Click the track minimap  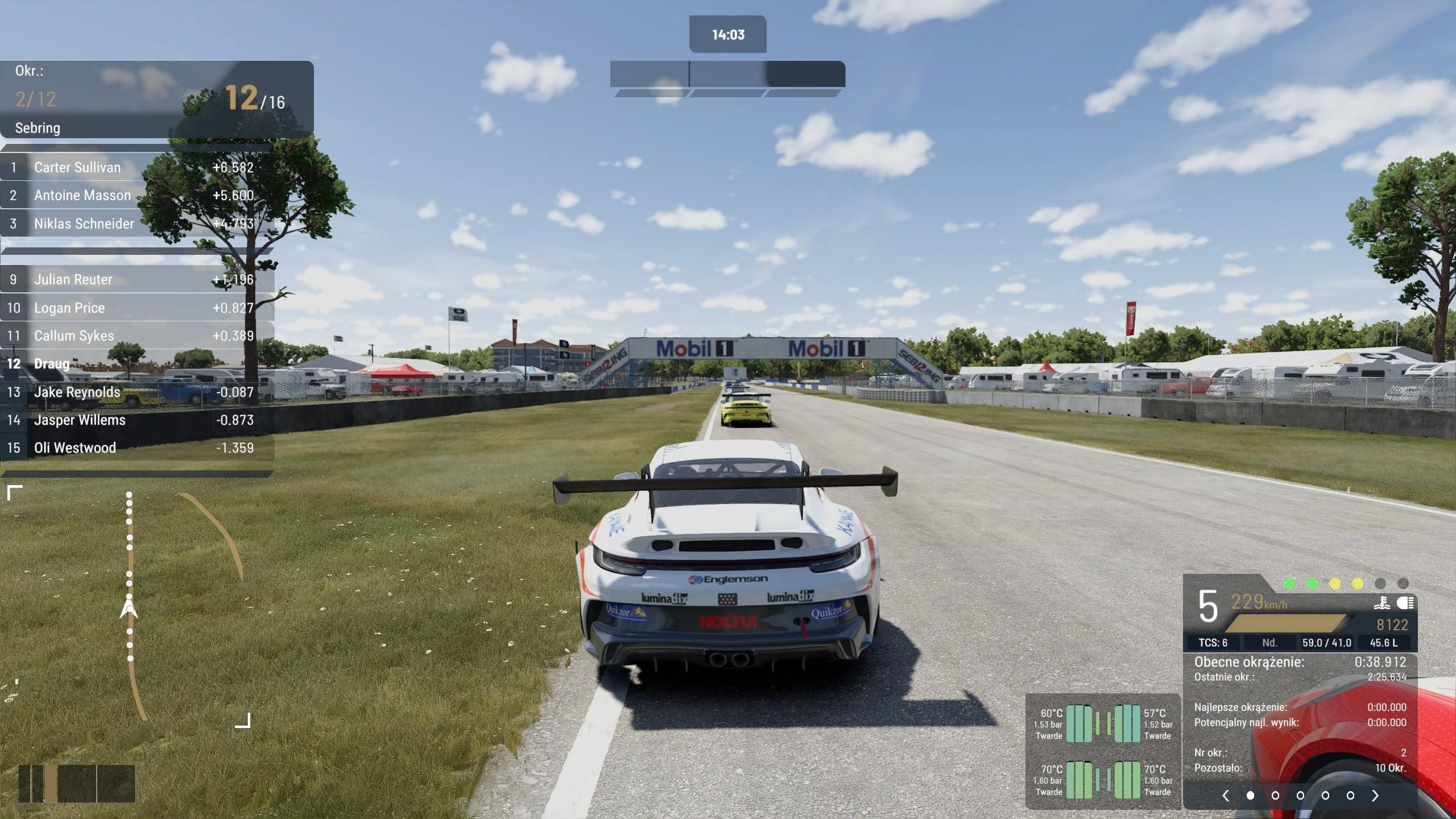point(129,606)
